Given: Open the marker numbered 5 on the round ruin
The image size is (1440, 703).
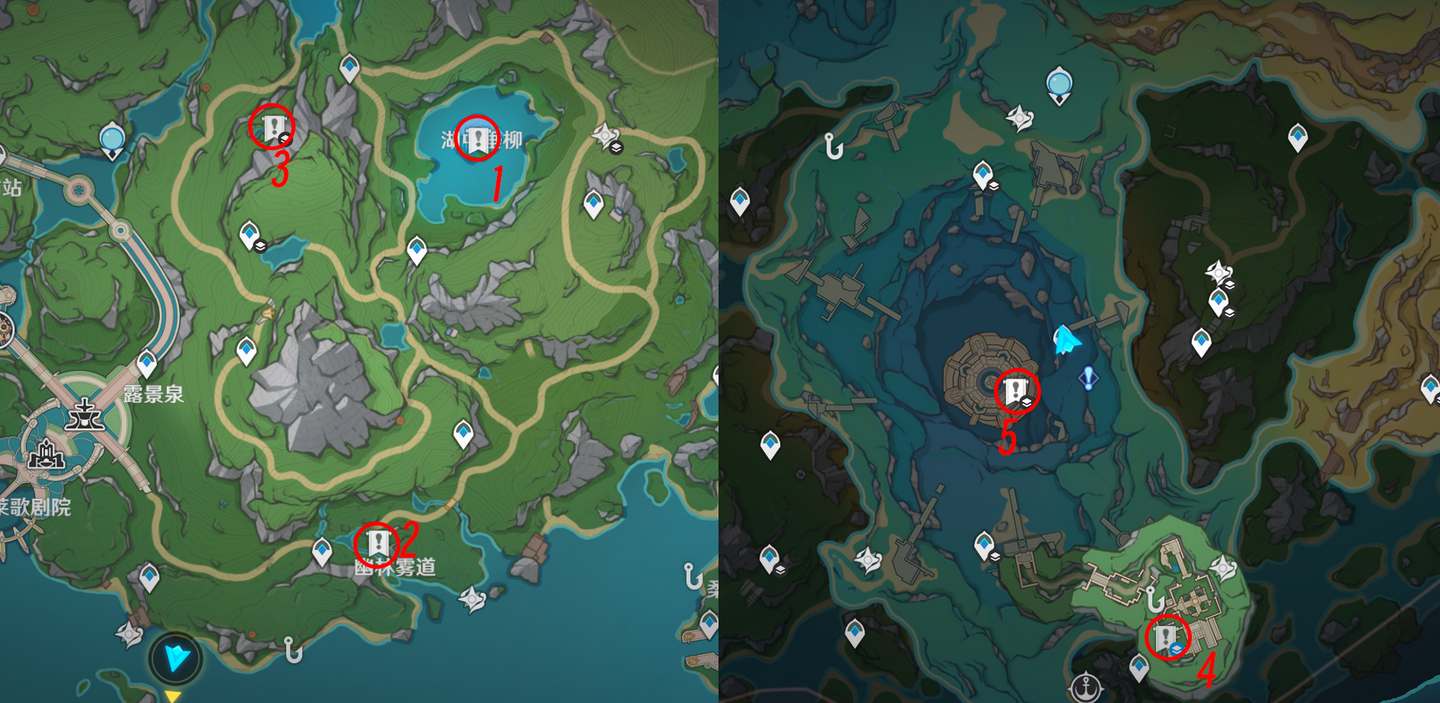Looking at the screenshot, I should coord(1016,389).
